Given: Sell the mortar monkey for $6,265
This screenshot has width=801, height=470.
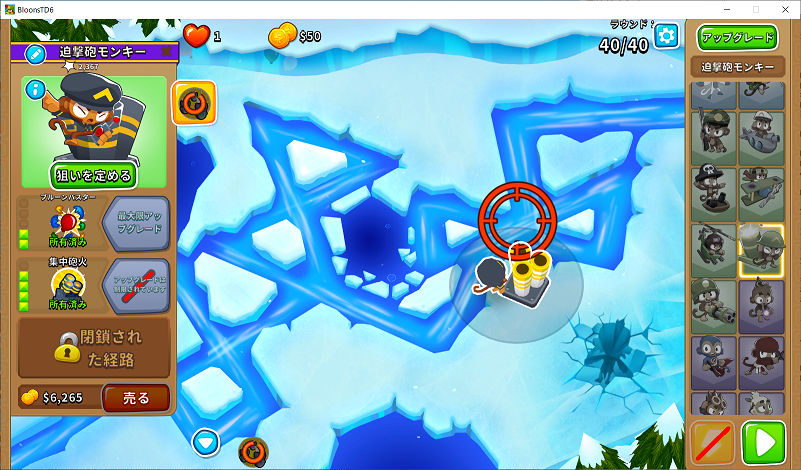Looking at the screenshot, I should [x=136, y=398].
